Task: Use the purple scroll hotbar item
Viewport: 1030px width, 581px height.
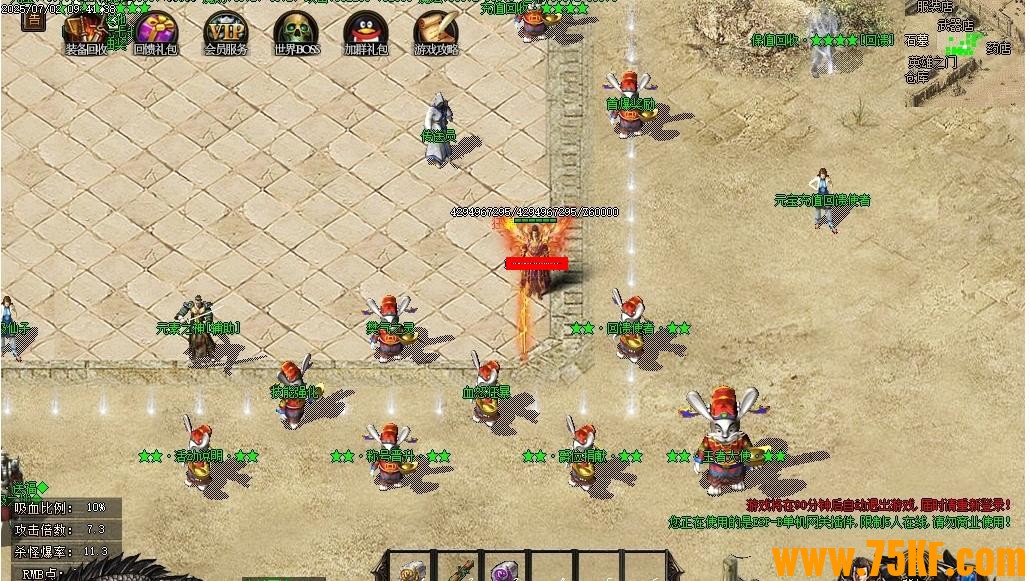Action: [503, 572]
